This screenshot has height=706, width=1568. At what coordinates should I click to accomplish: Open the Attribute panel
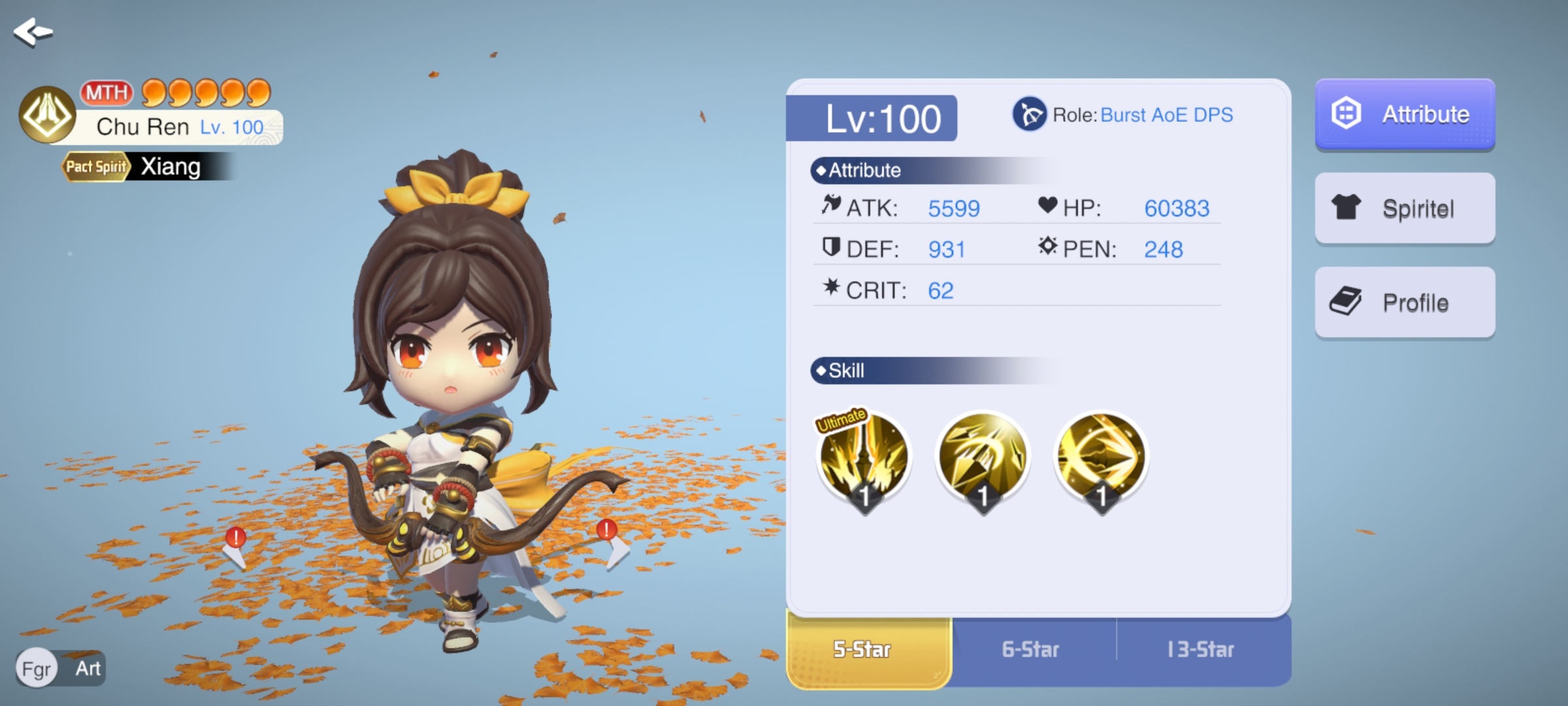coord(1405,114)
